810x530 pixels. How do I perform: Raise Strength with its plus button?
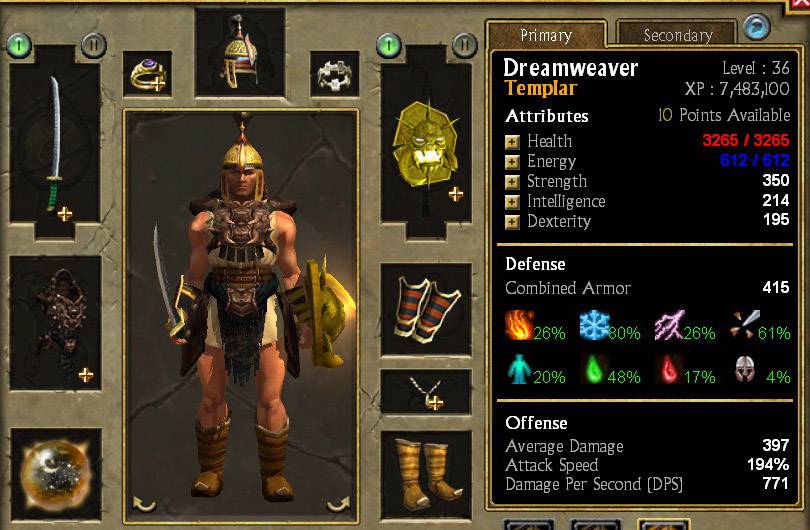[512, 181]
